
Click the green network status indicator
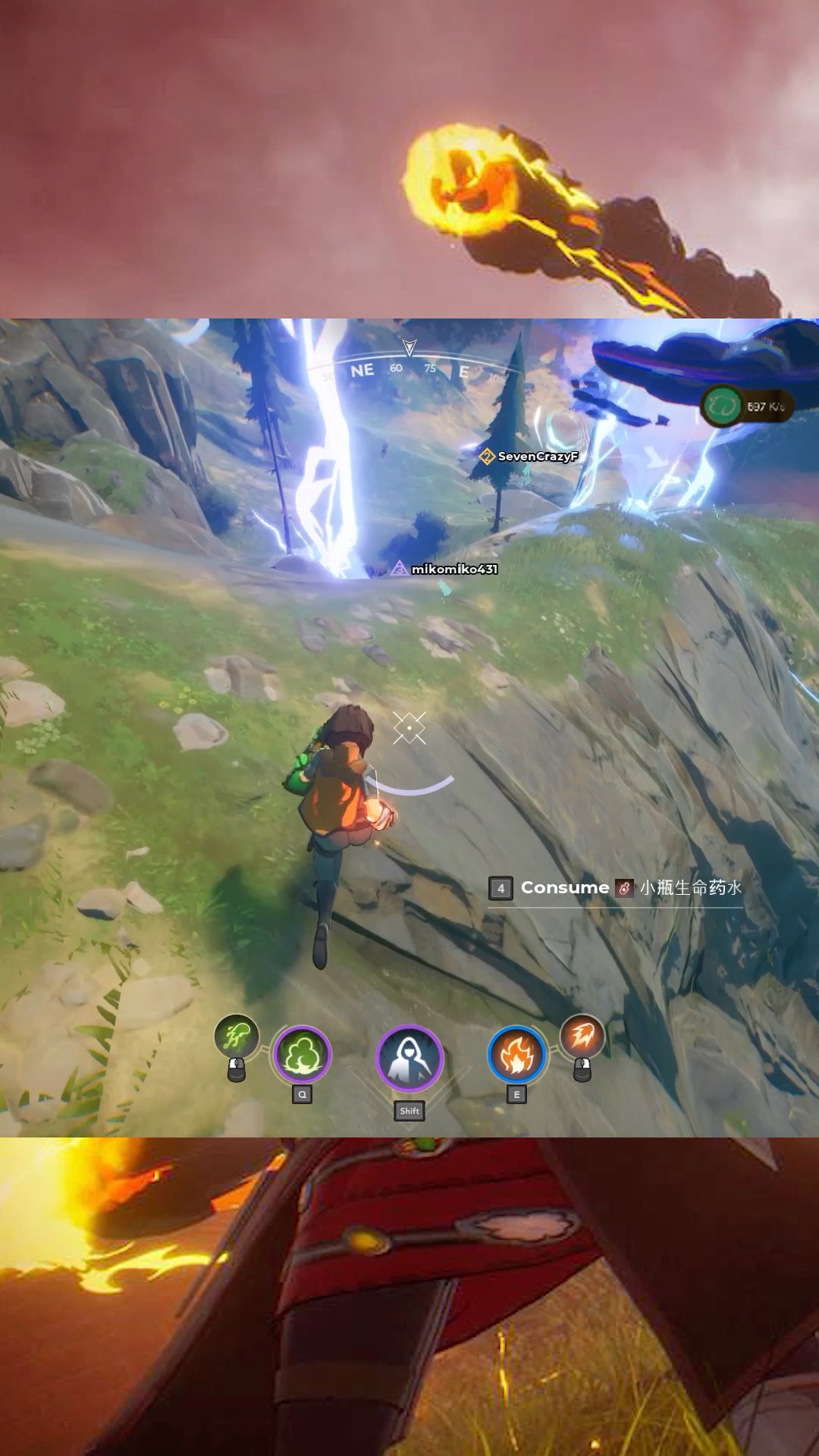(x=722, y=406)
